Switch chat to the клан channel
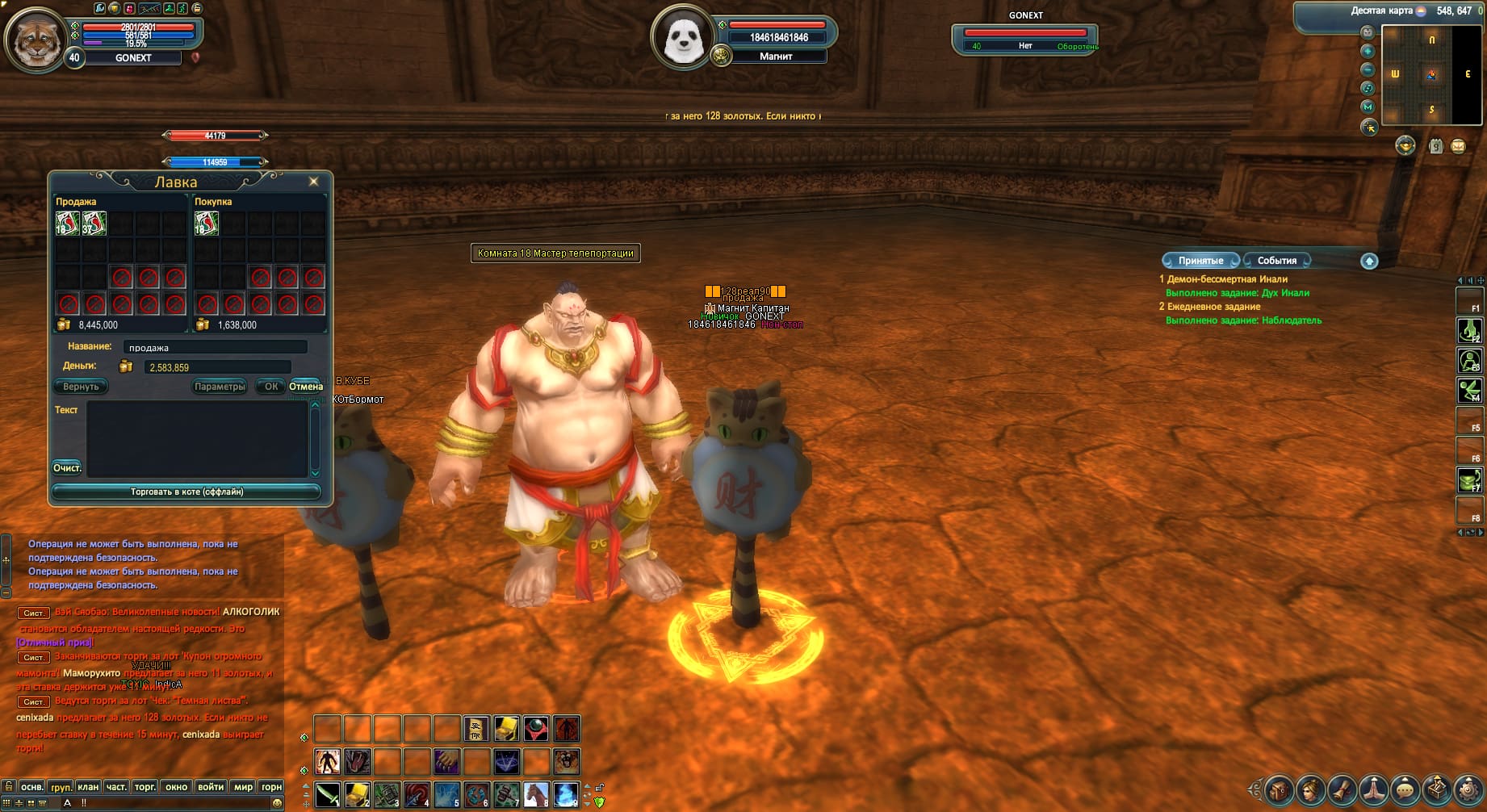The width and height of the screenshot is (1487, 812). [88, 787]
